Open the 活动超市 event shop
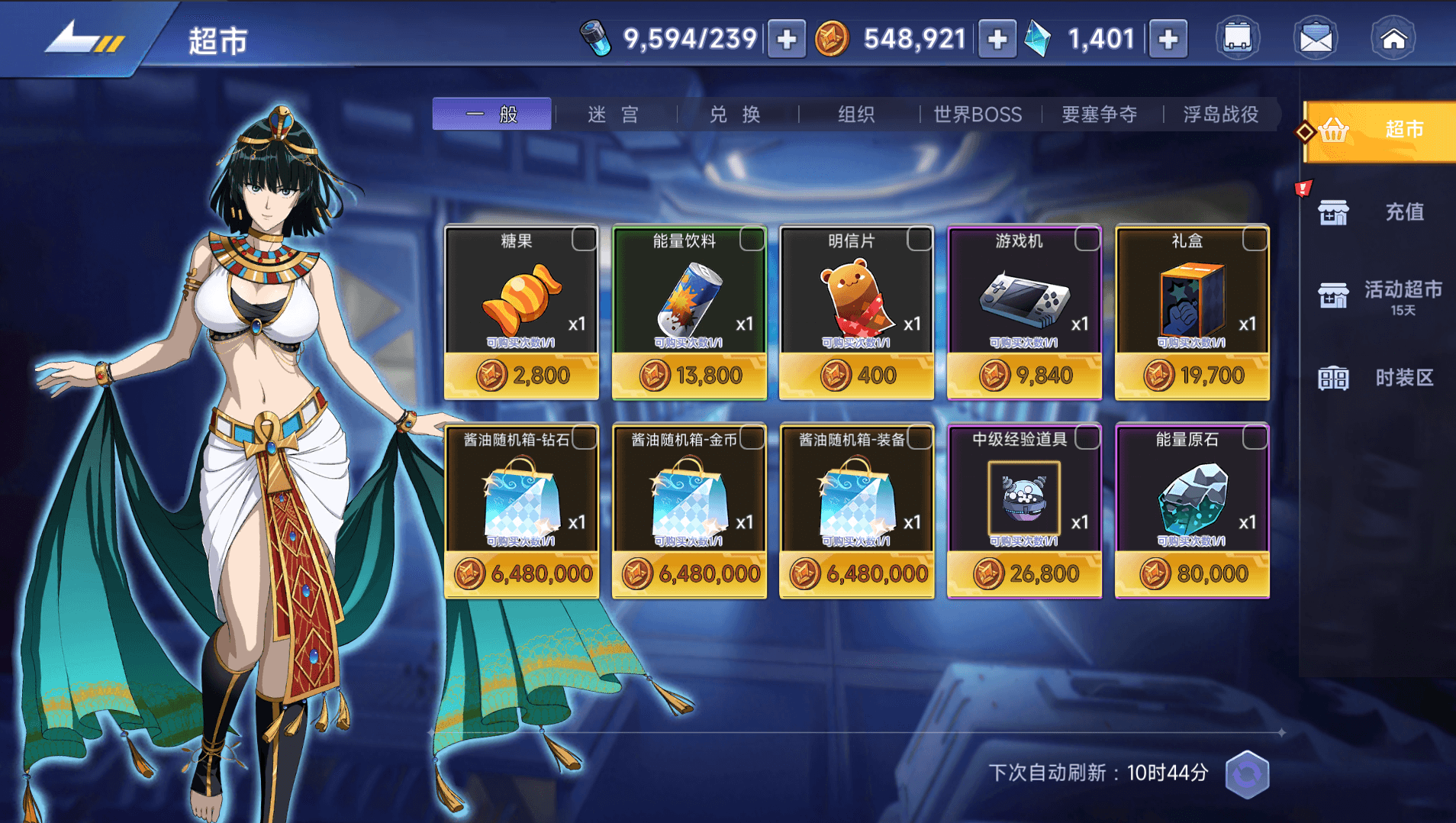The width and height of the screenshot is (1456, 823). [x=1378, y=295]
